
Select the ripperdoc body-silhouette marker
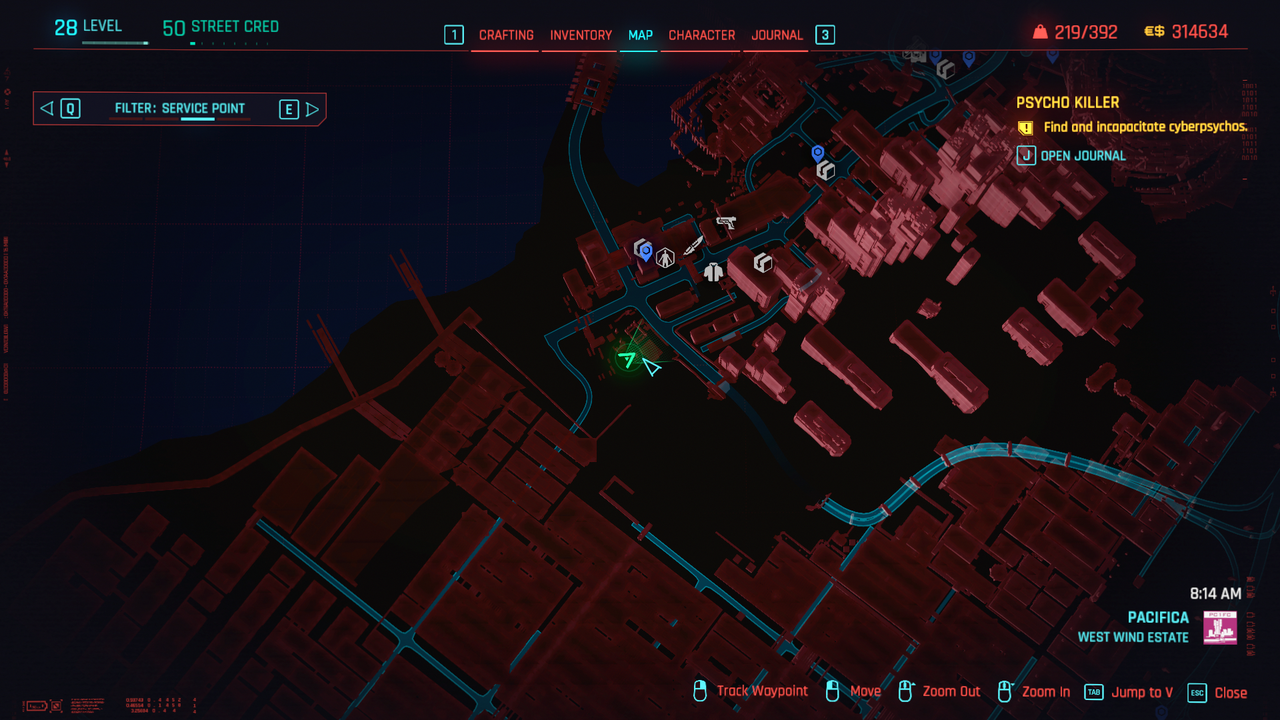pyautogui.click(x=665, y=258)
